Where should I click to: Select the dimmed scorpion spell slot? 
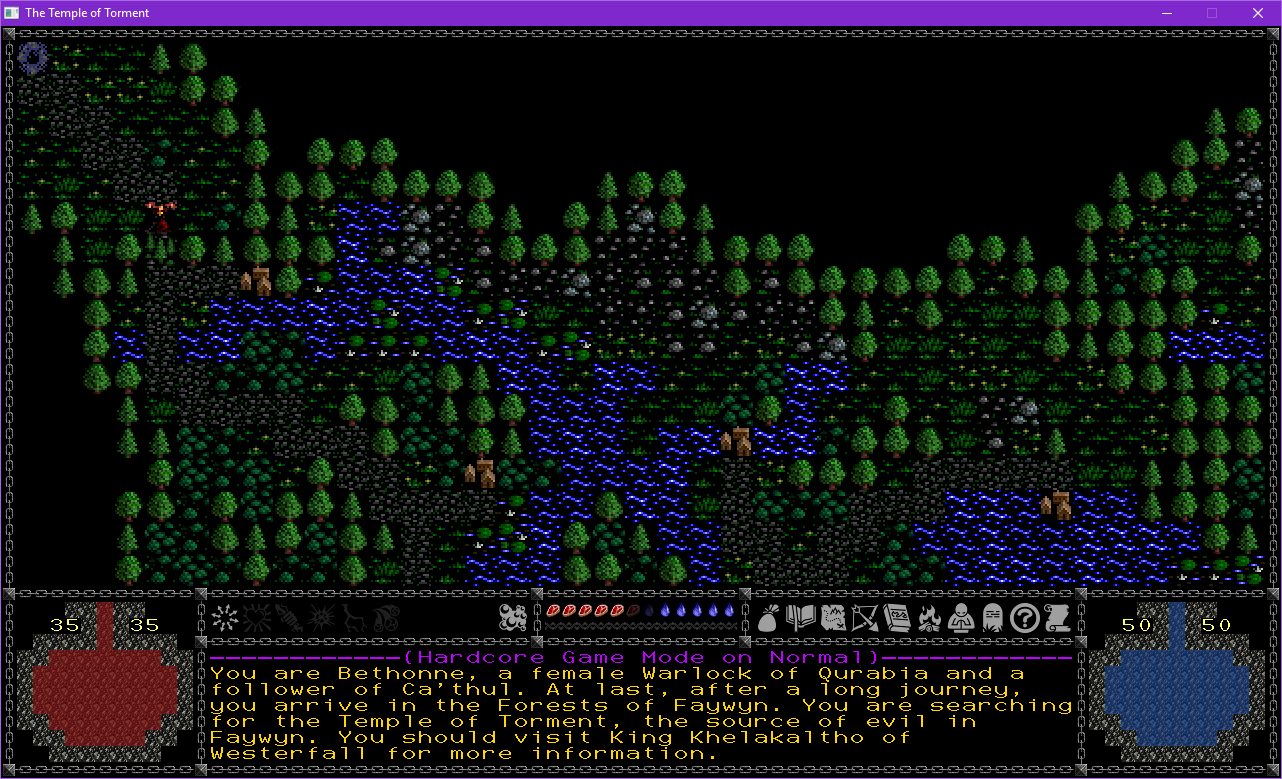[288, 619]
